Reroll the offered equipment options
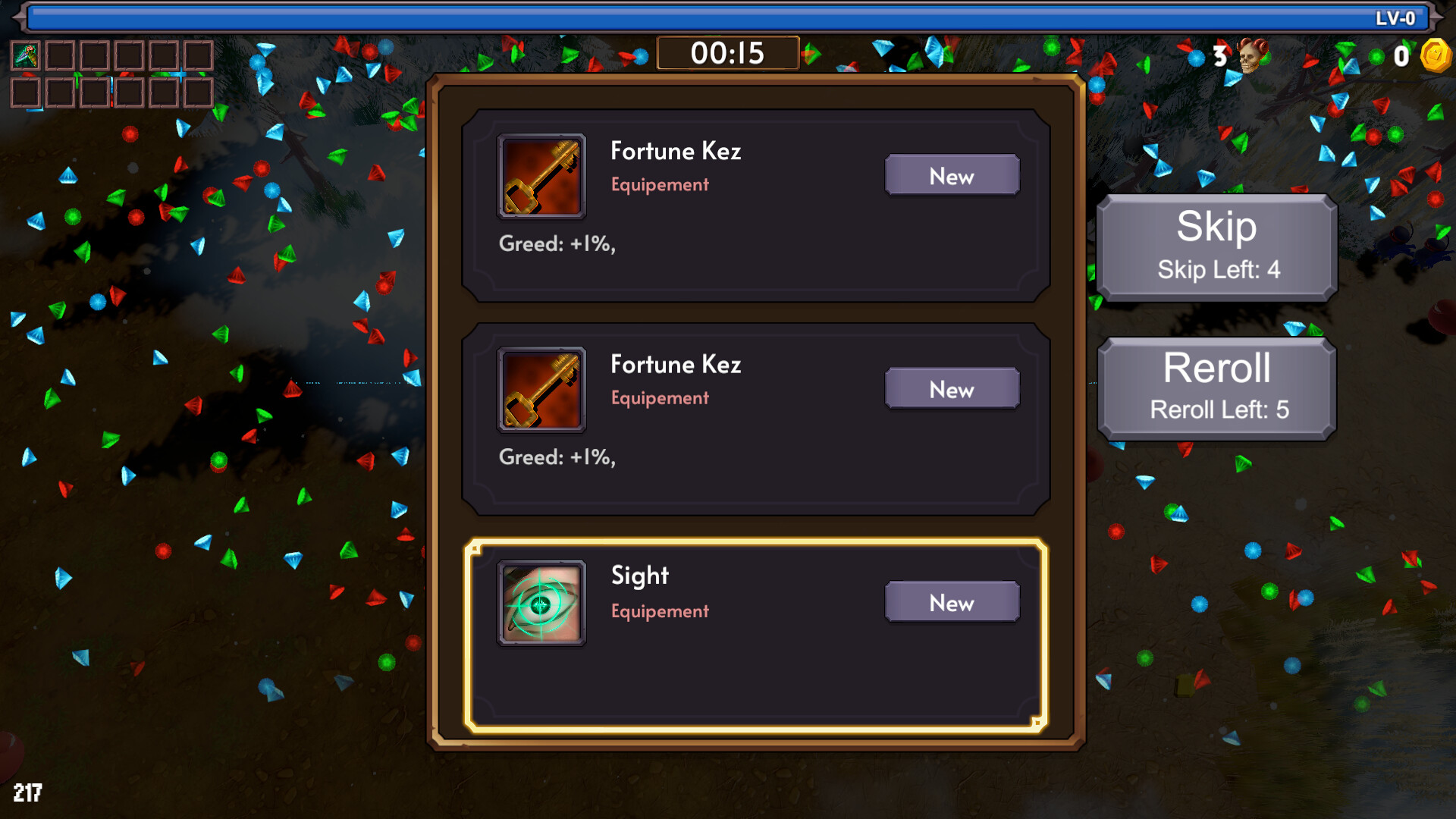1456x819 pixels. pos(1216,388)
